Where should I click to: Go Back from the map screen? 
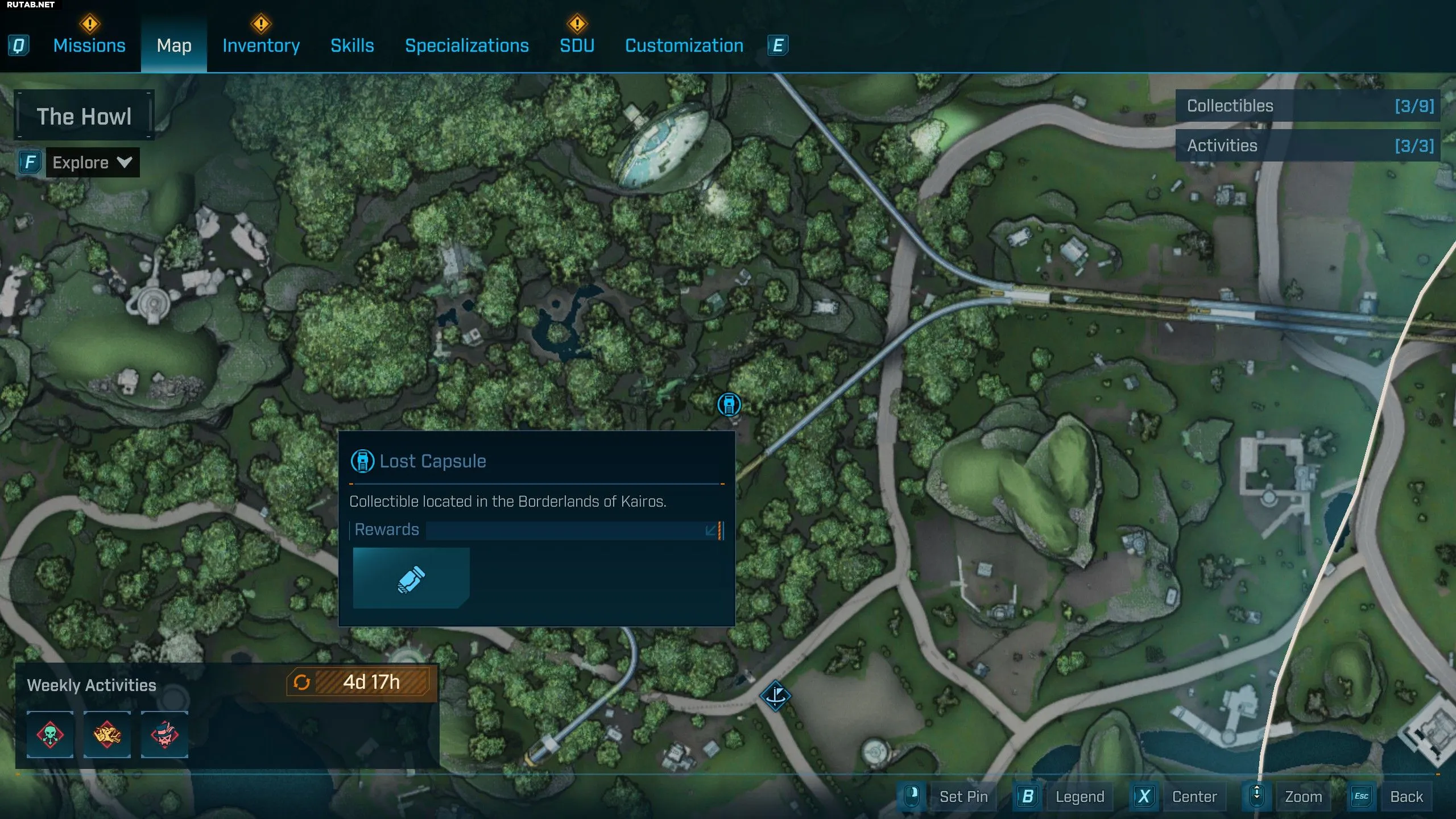tap(1406, 796)
